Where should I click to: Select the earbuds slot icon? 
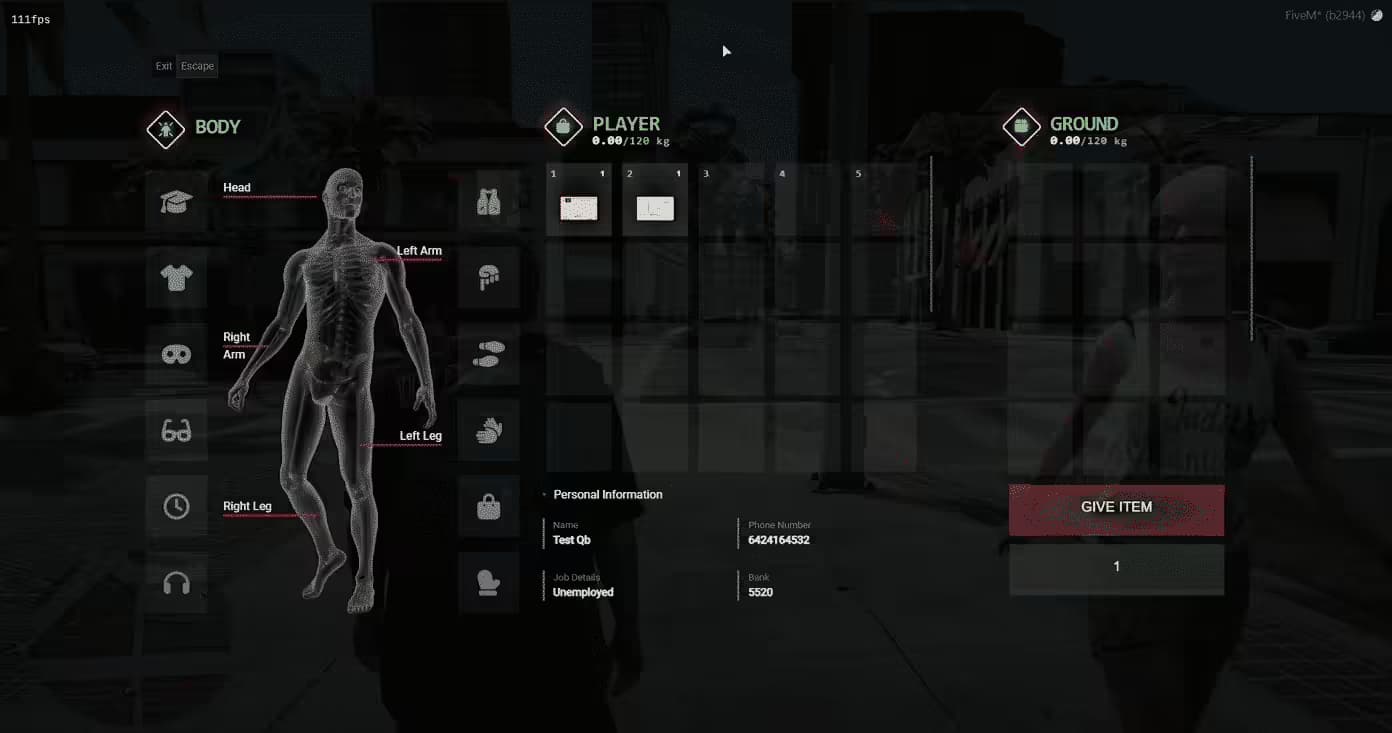[177, 583]
